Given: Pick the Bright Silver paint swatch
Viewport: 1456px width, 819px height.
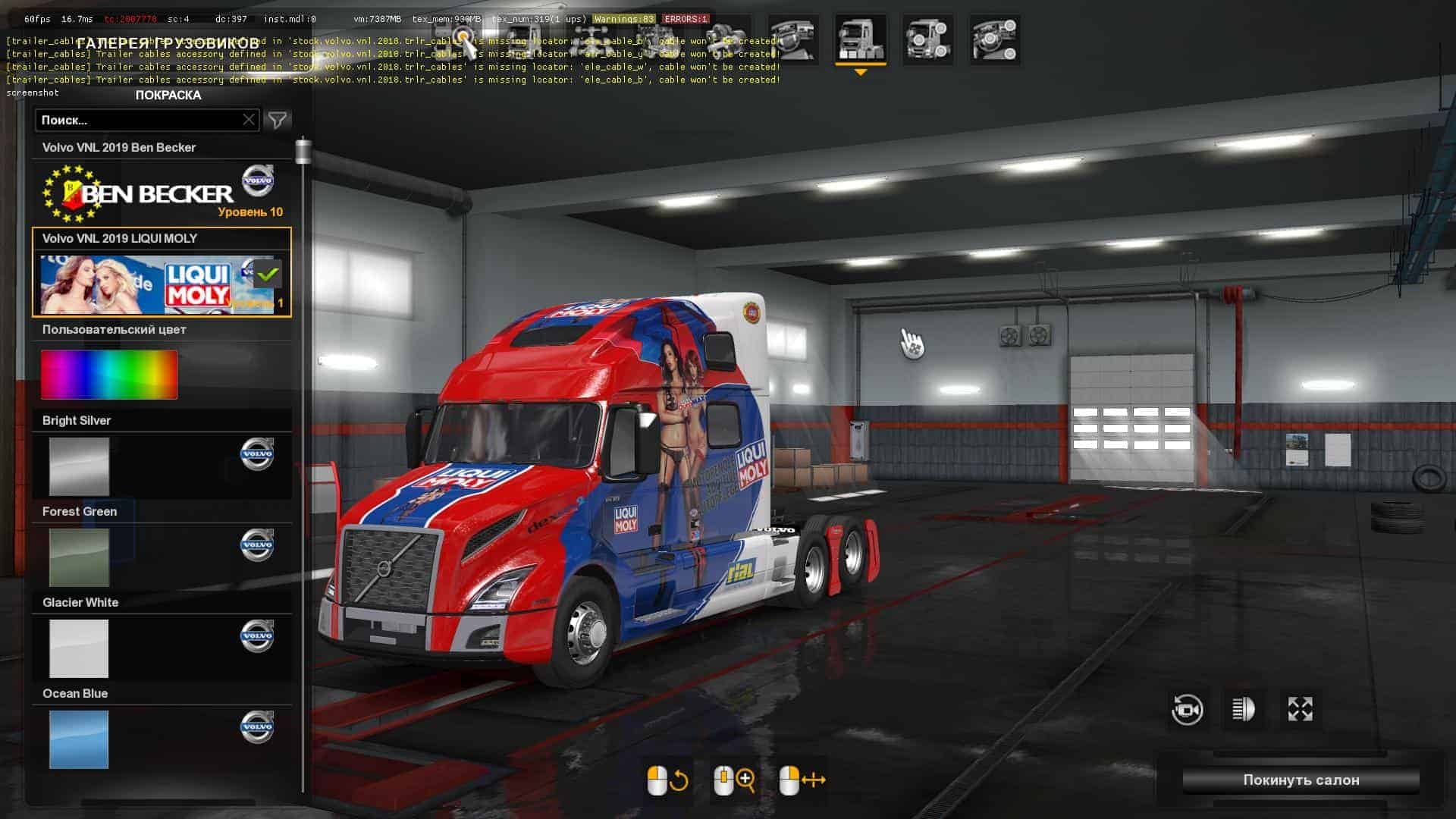Looking at the screenshot, I should [79, 466].
